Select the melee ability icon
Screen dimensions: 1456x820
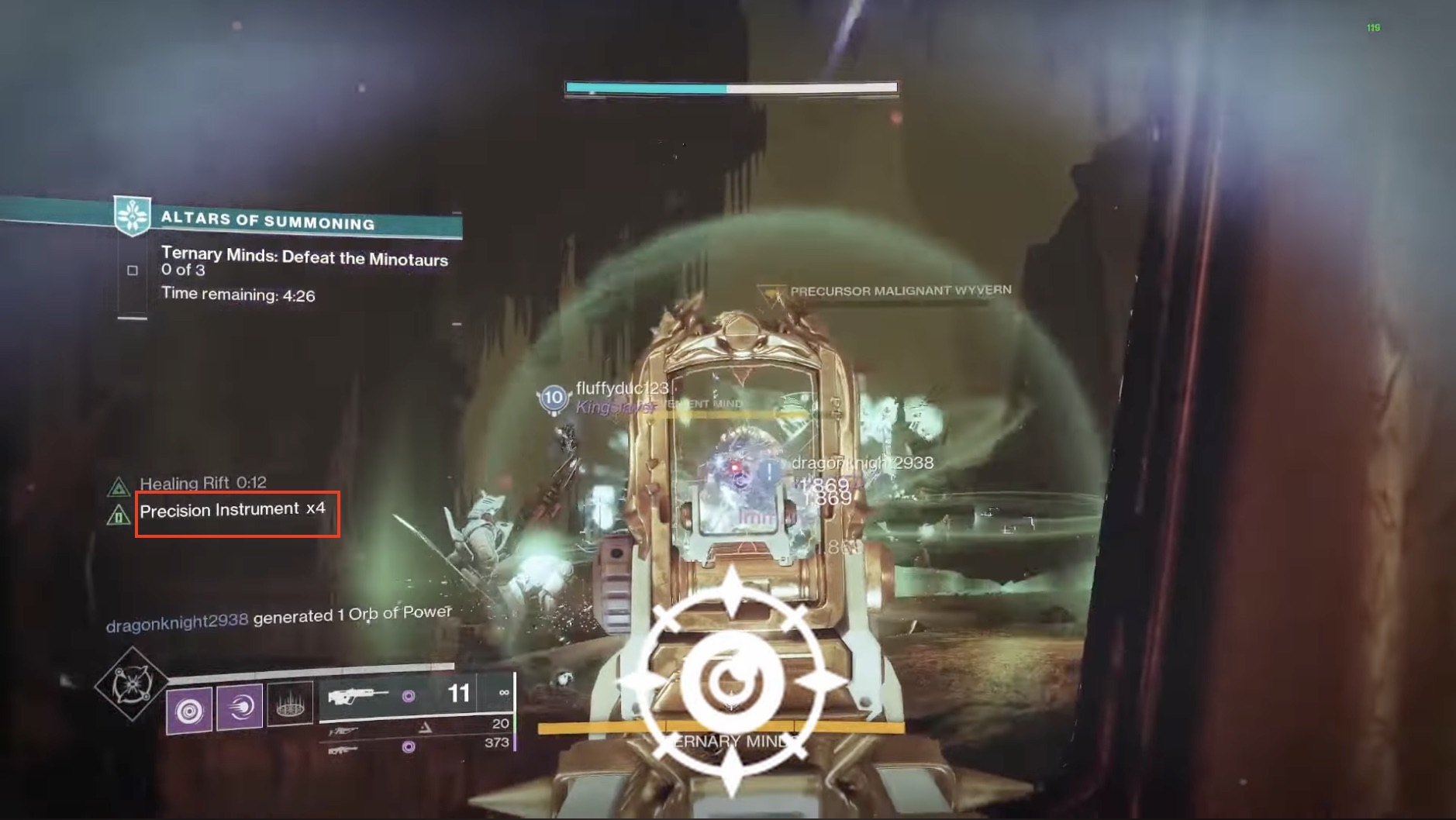[242, 708]
